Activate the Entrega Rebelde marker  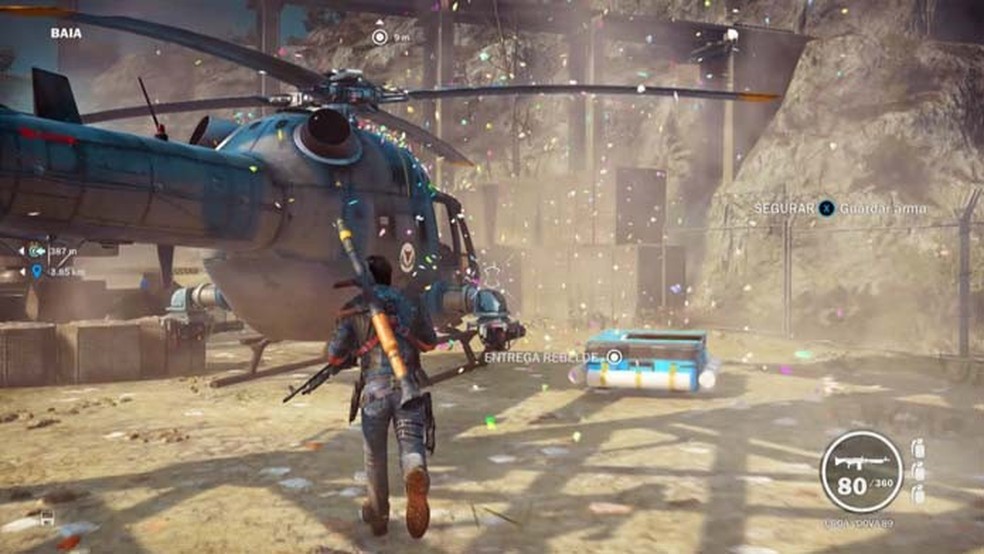point(615,357)
